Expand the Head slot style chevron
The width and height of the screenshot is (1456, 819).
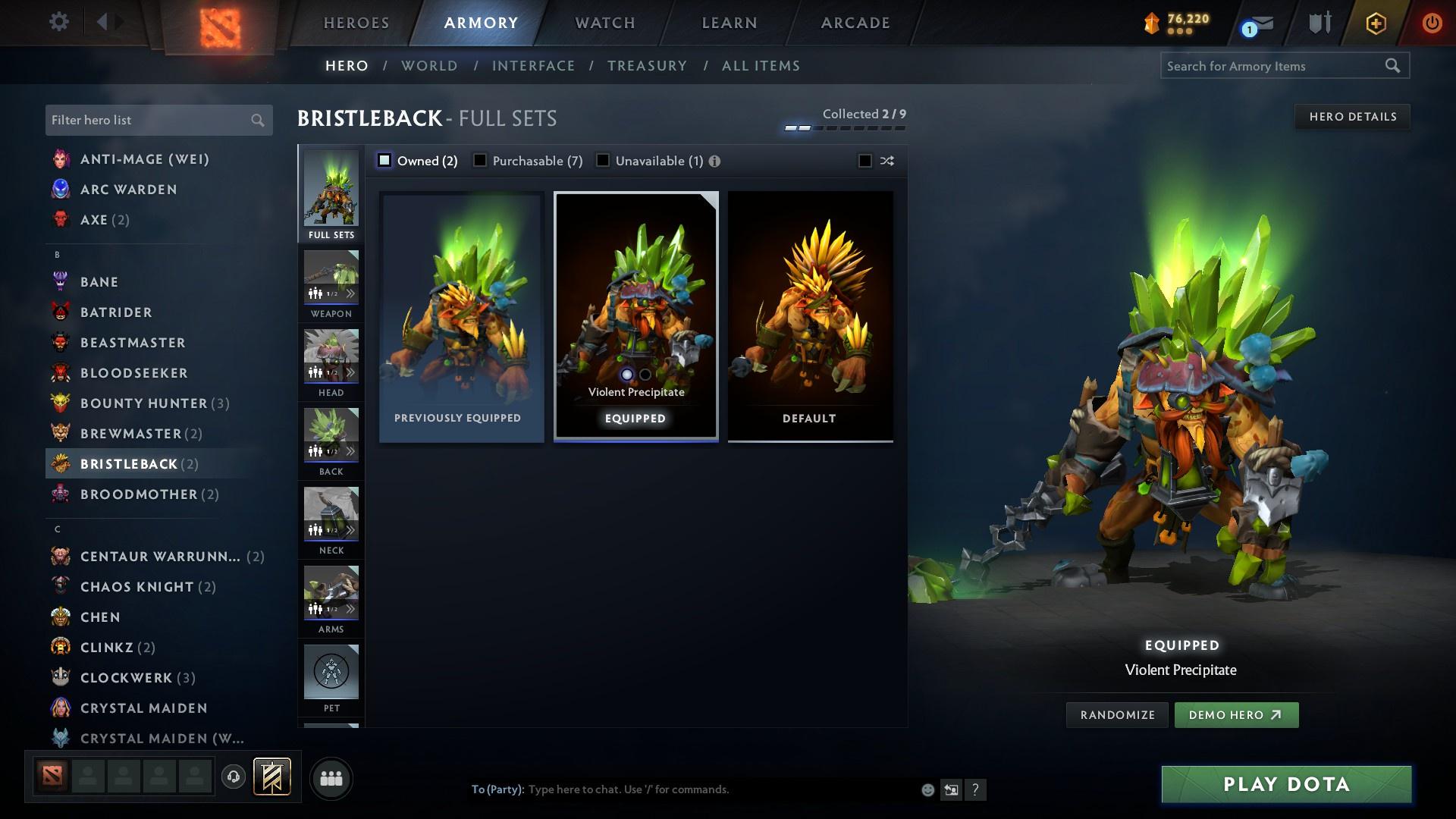point(350,372)
